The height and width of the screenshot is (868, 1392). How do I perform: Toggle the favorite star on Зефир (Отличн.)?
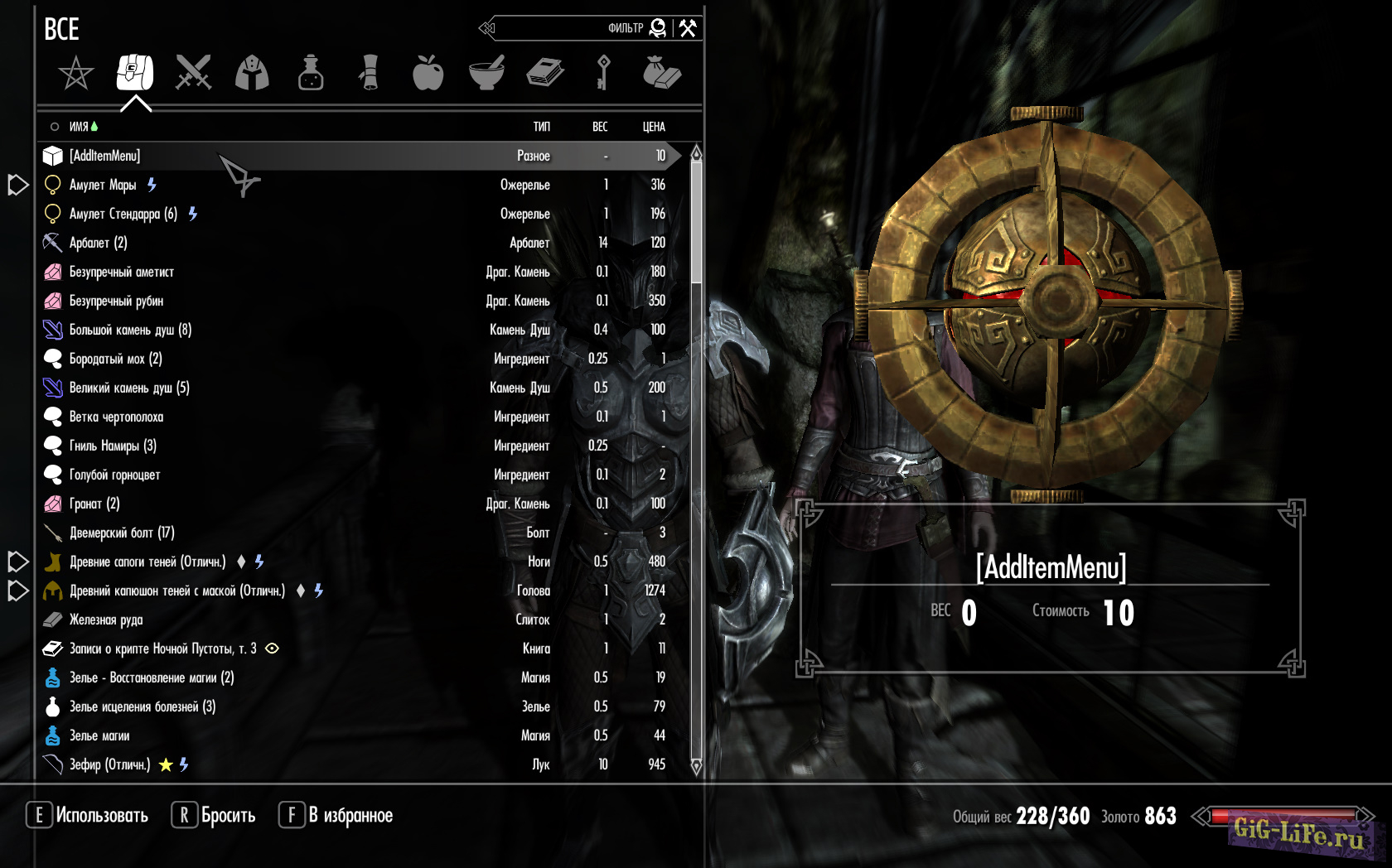(x=166, y=764)
